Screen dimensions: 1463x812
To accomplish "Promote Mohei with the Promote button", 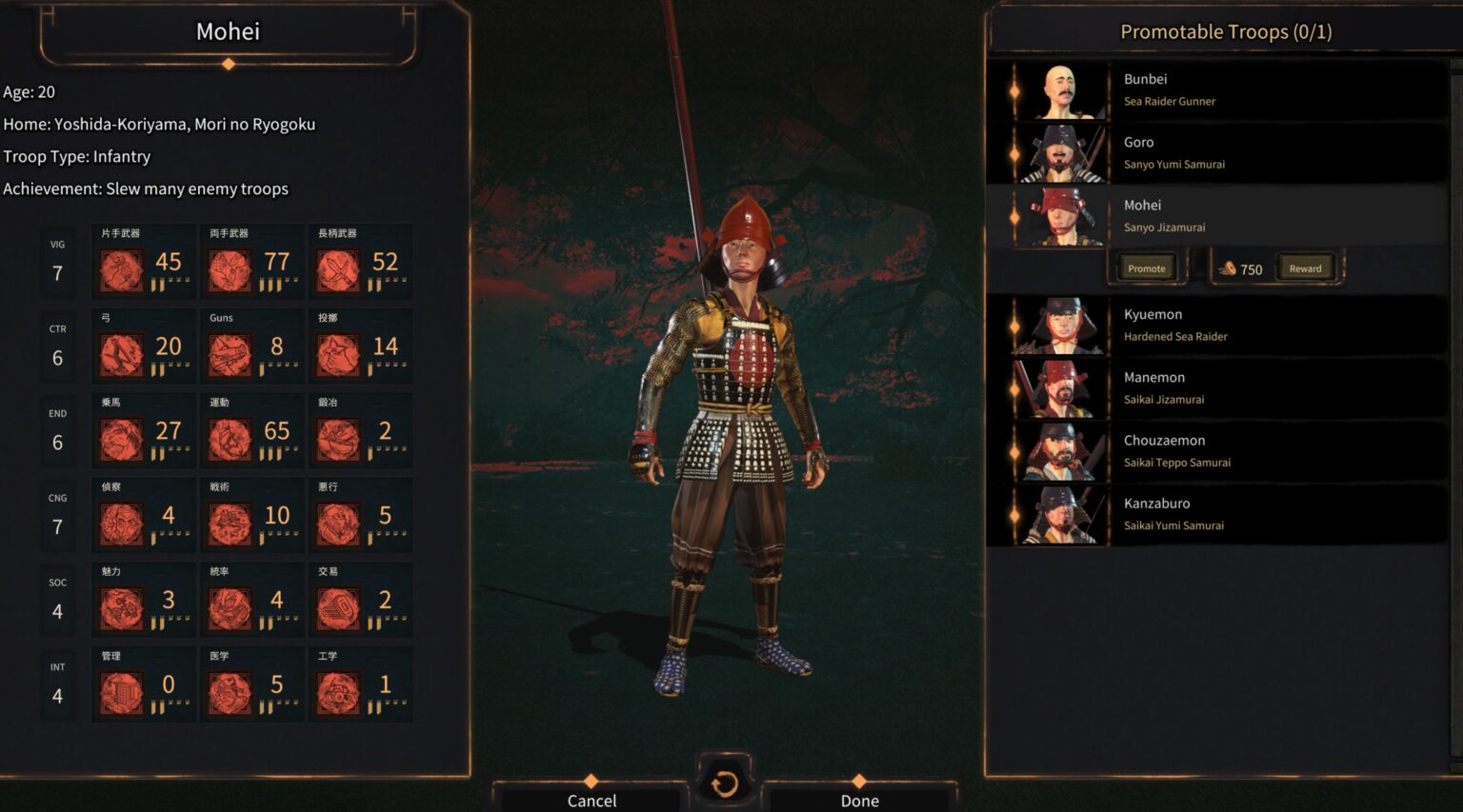I will [1147, 268].
